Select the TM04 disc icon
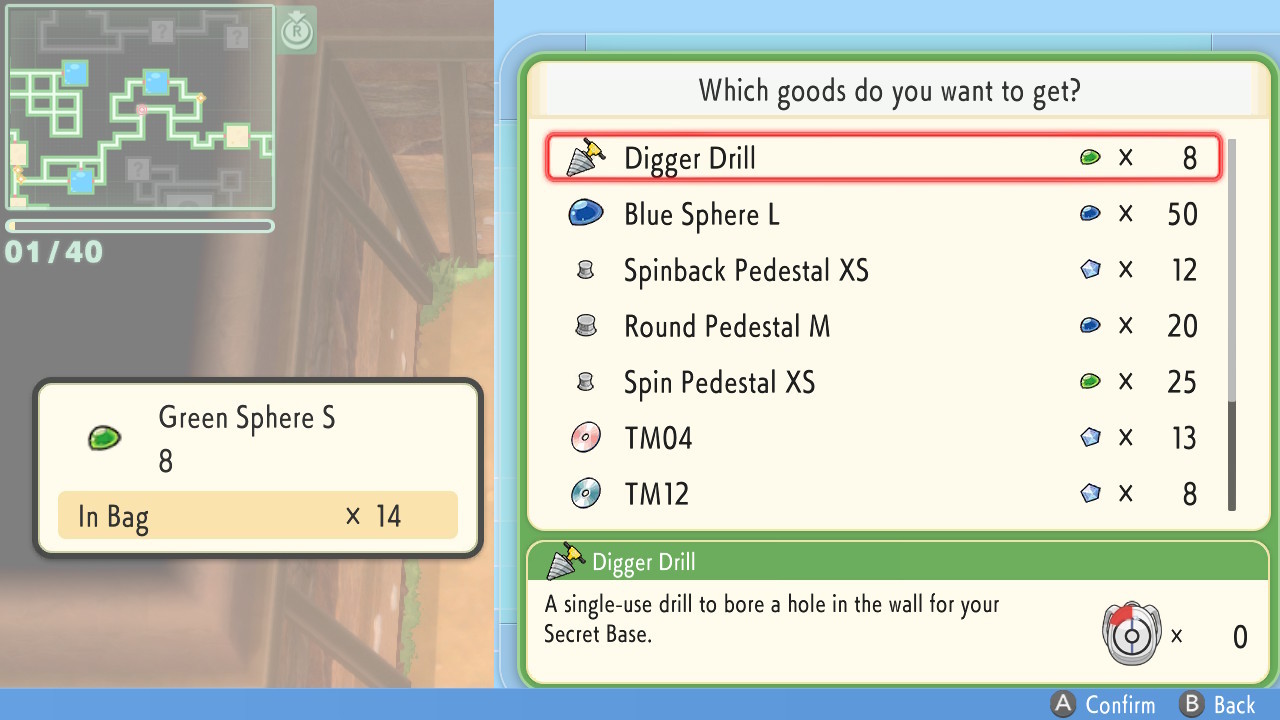Image resolution: width=1280 pixels, height=720 pixels. (586, 437)
